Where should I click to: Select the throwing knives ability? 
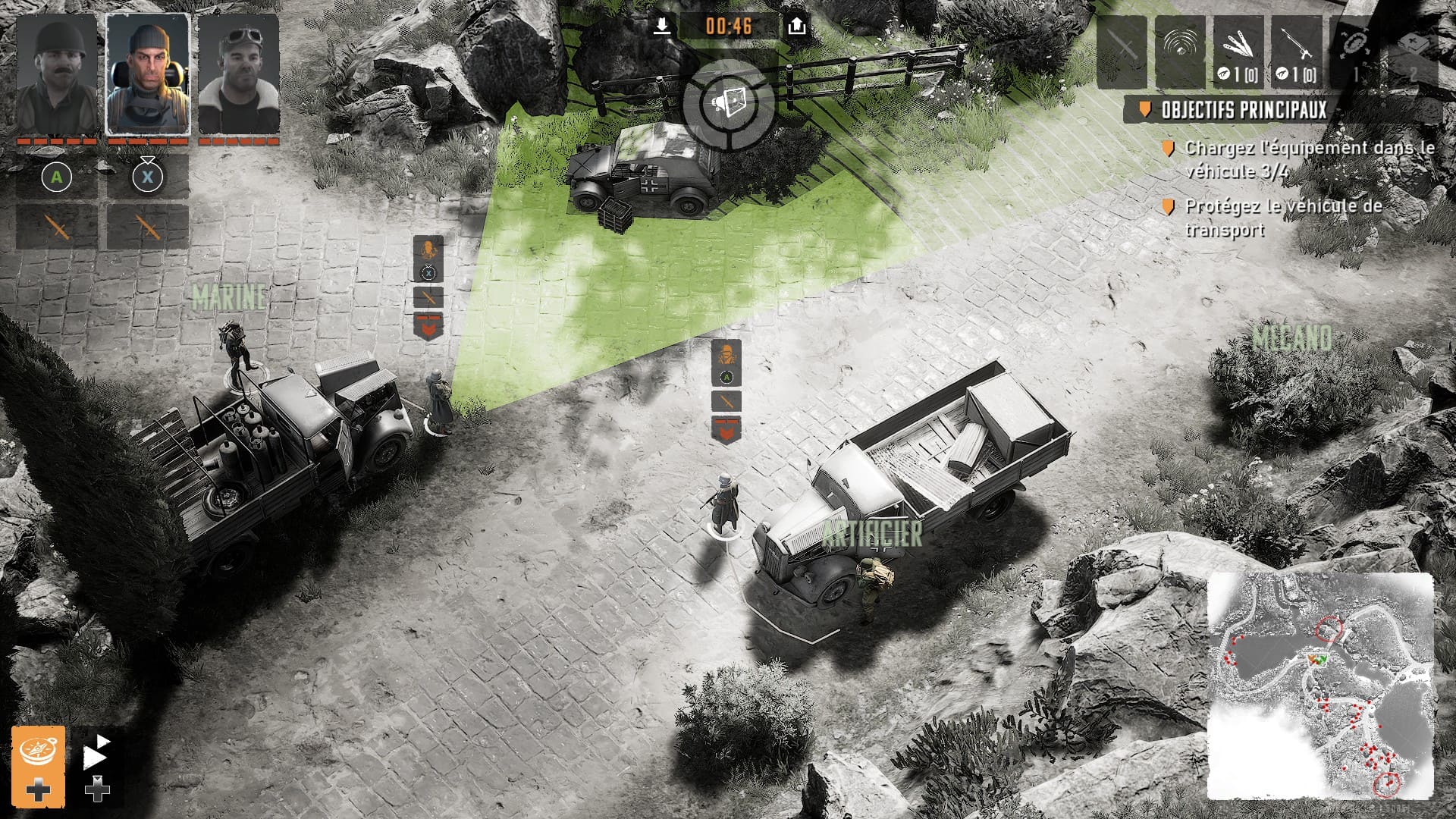coord(1238,52)
